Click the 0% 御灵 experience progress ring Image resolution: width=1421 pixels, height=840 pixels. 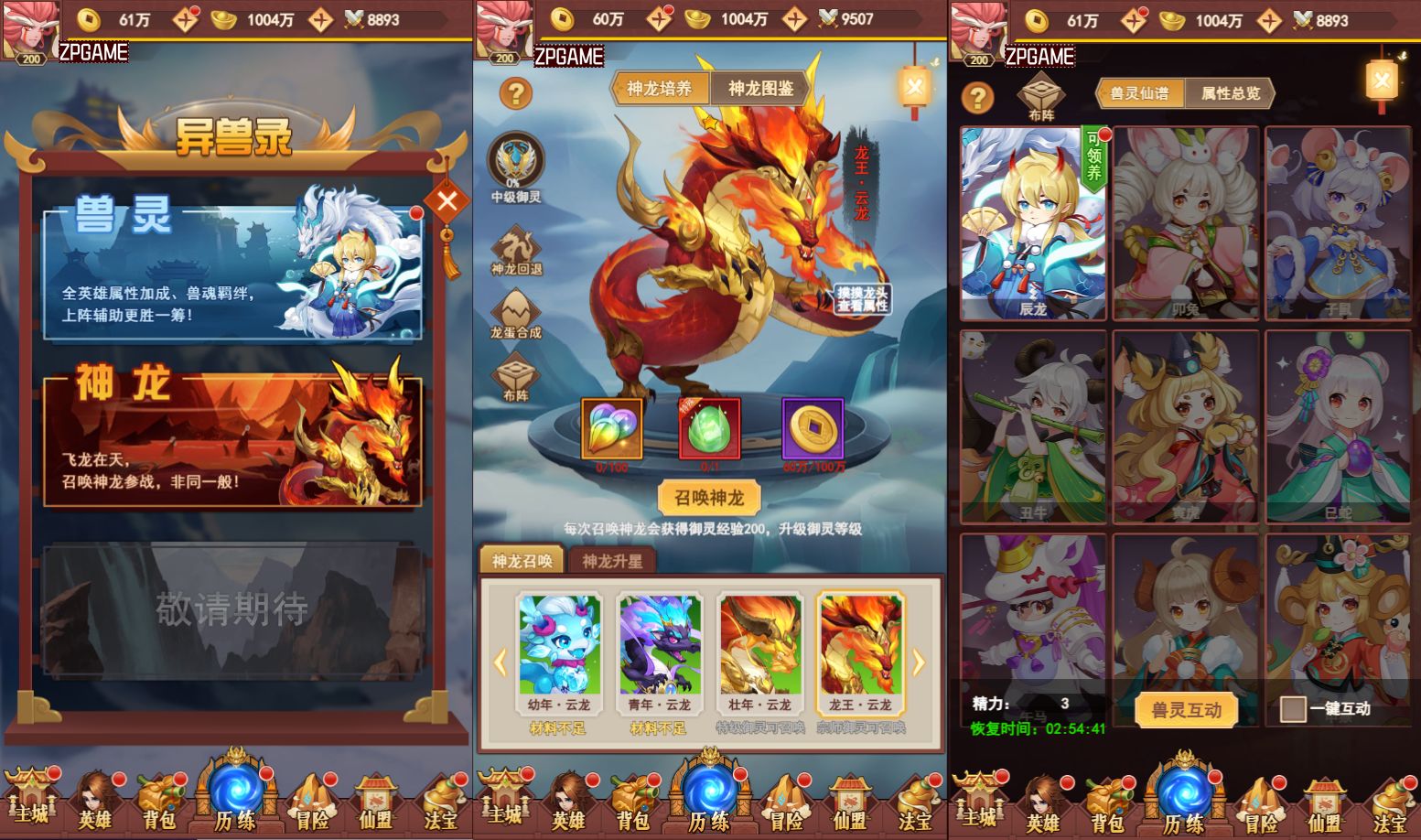515,165
